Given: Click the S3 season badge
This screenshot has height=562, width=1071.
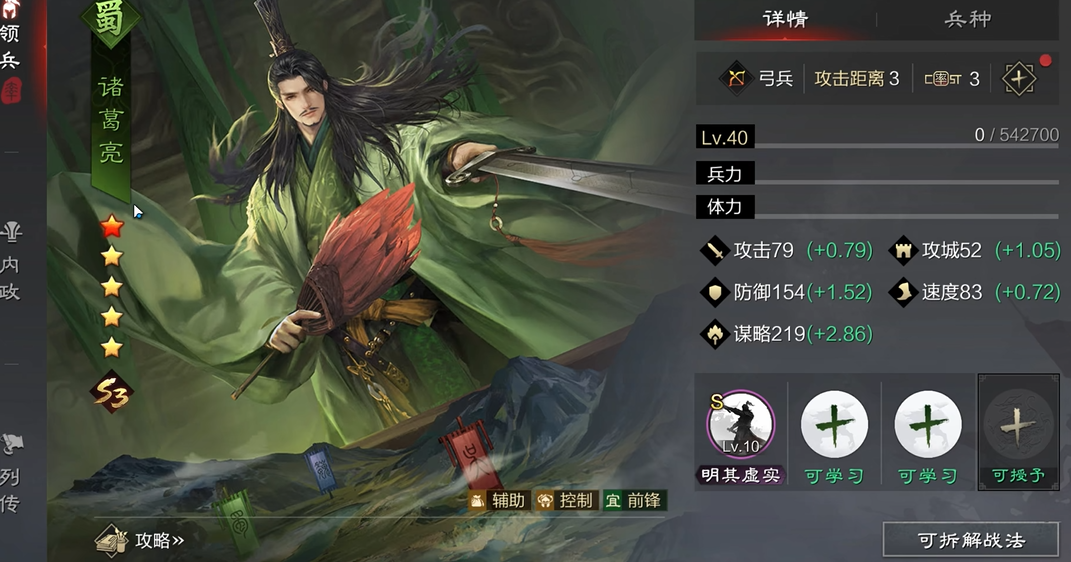Looking at the screenshot, I should 112,392.
